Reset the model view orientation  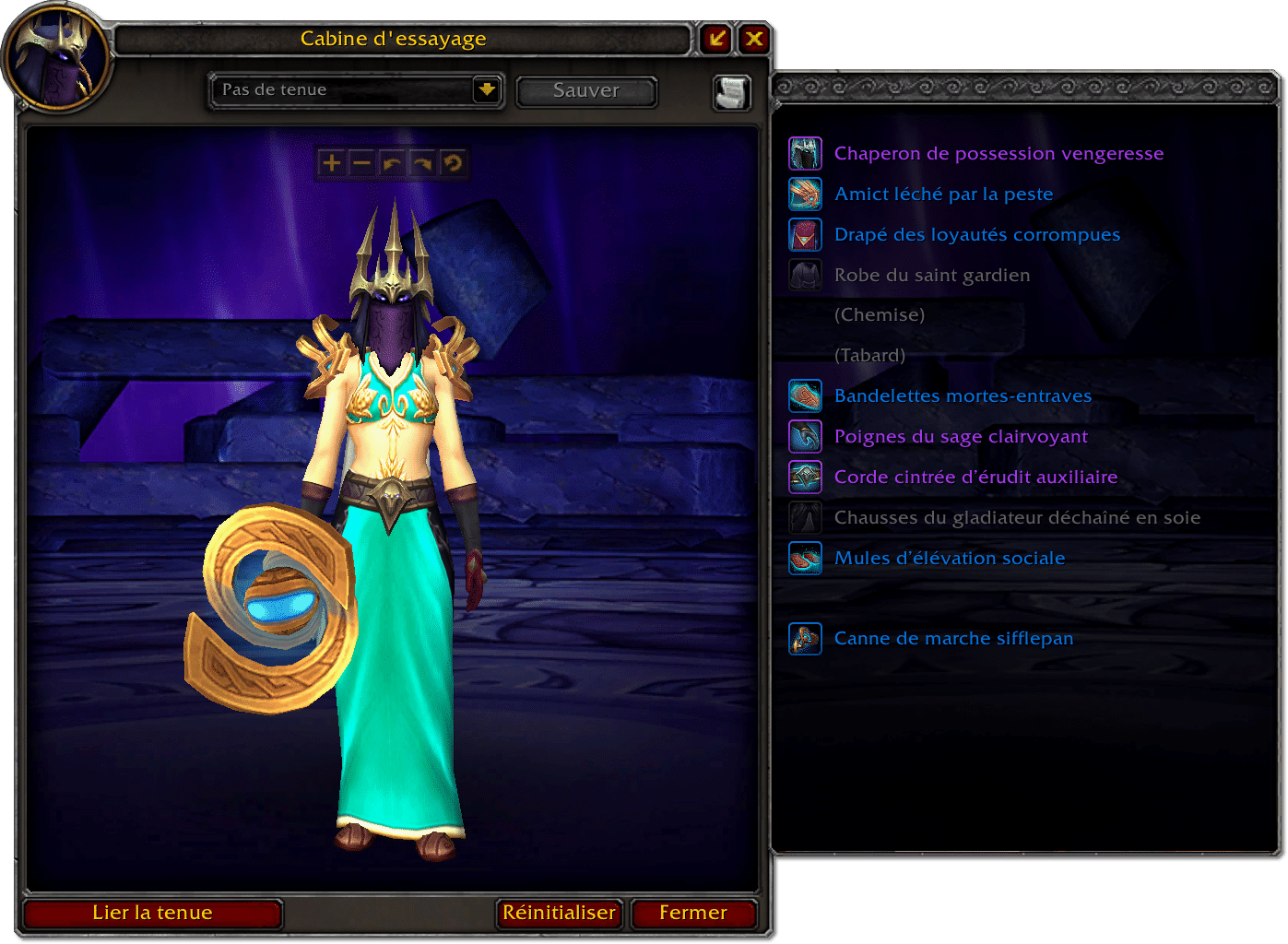click(453, 164)
